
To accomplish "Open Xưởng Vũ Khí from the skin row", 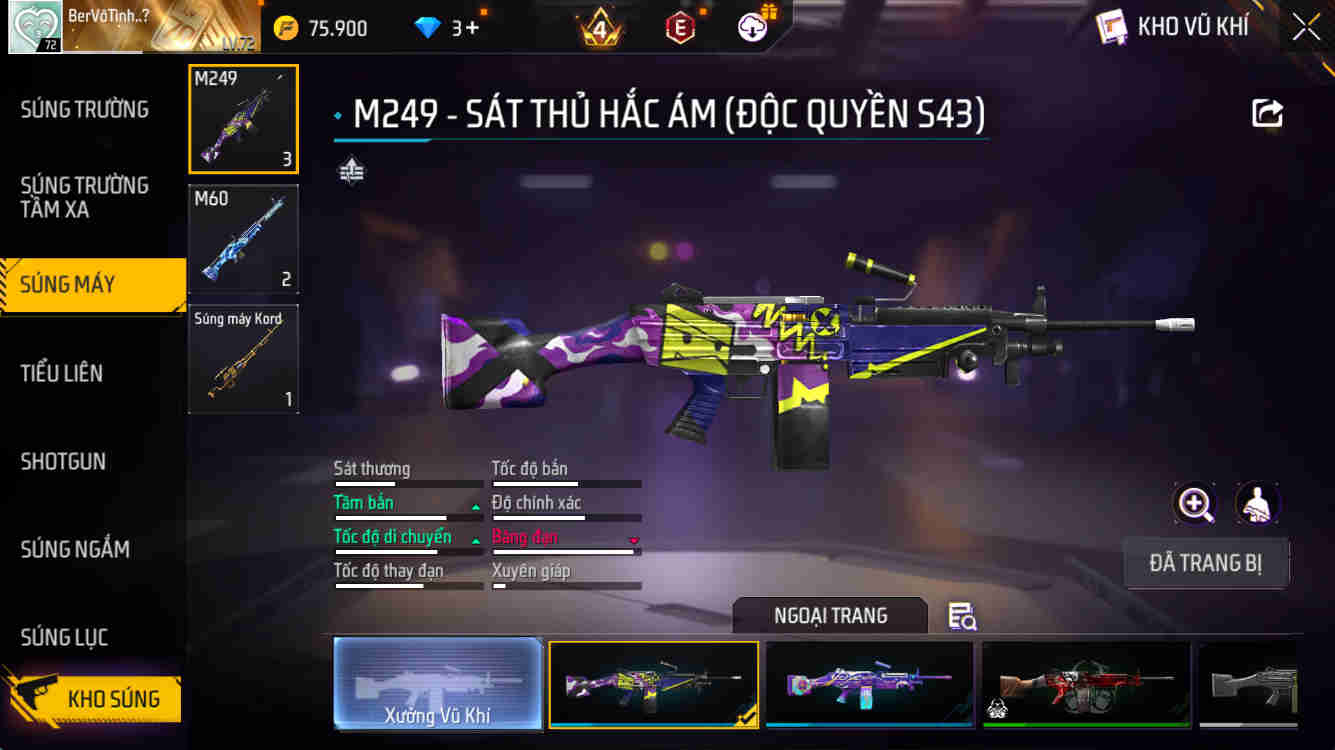I will point(438,684).
